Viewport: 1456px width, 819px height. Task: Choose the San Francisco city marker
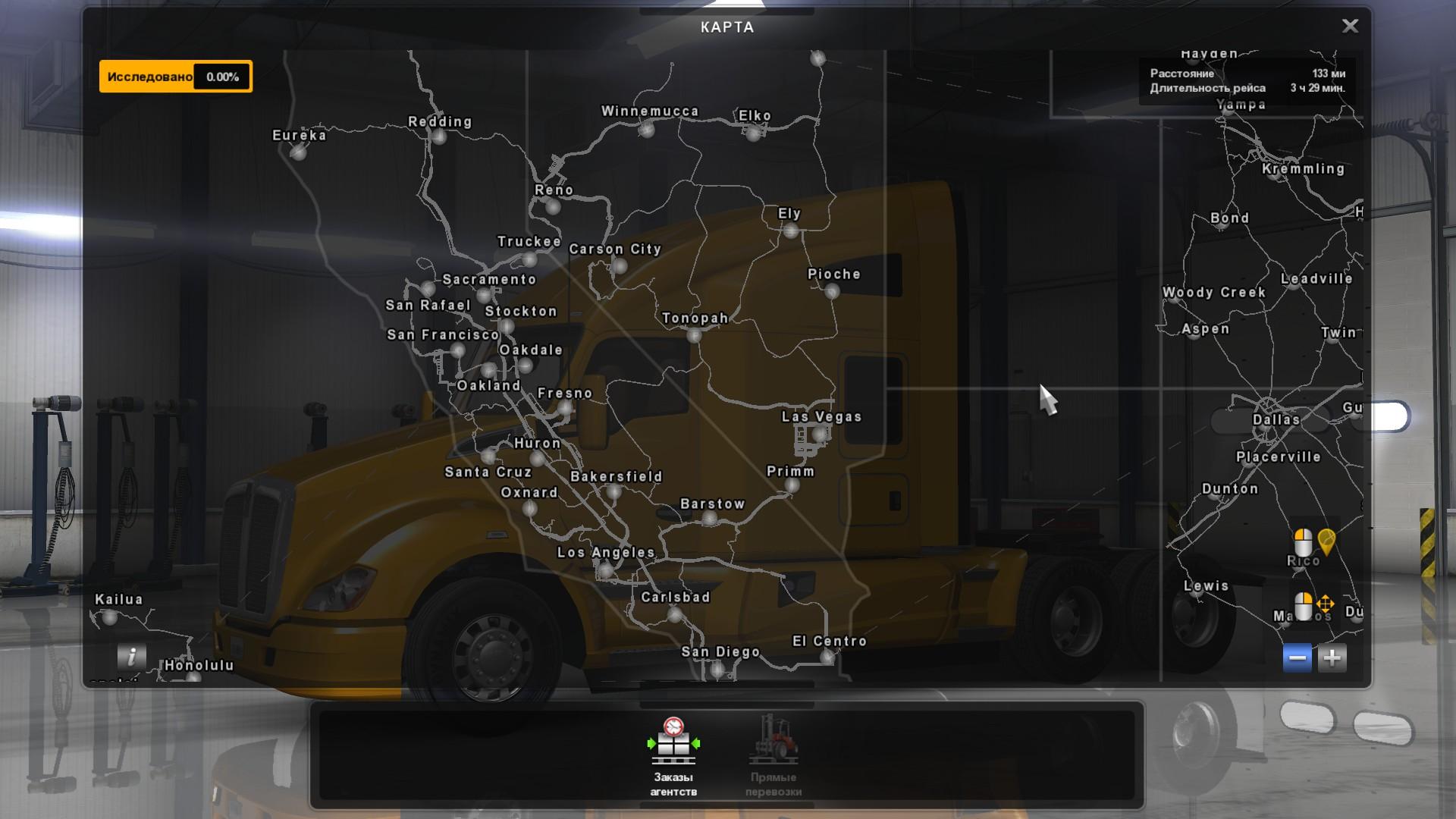click(x=457, y=350)
